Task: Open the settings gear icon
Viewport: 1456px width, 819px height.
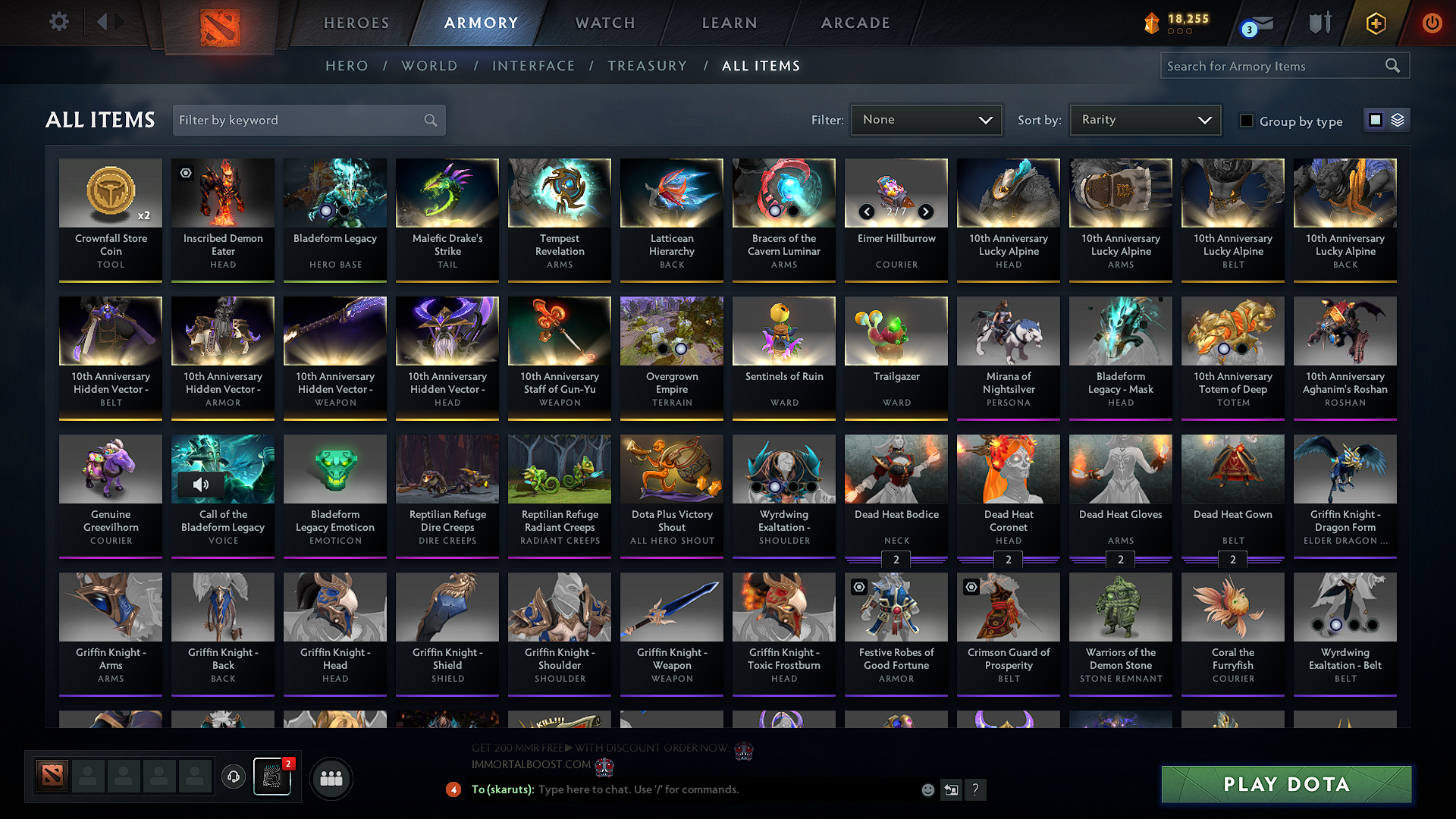Action: pos(58,22)
